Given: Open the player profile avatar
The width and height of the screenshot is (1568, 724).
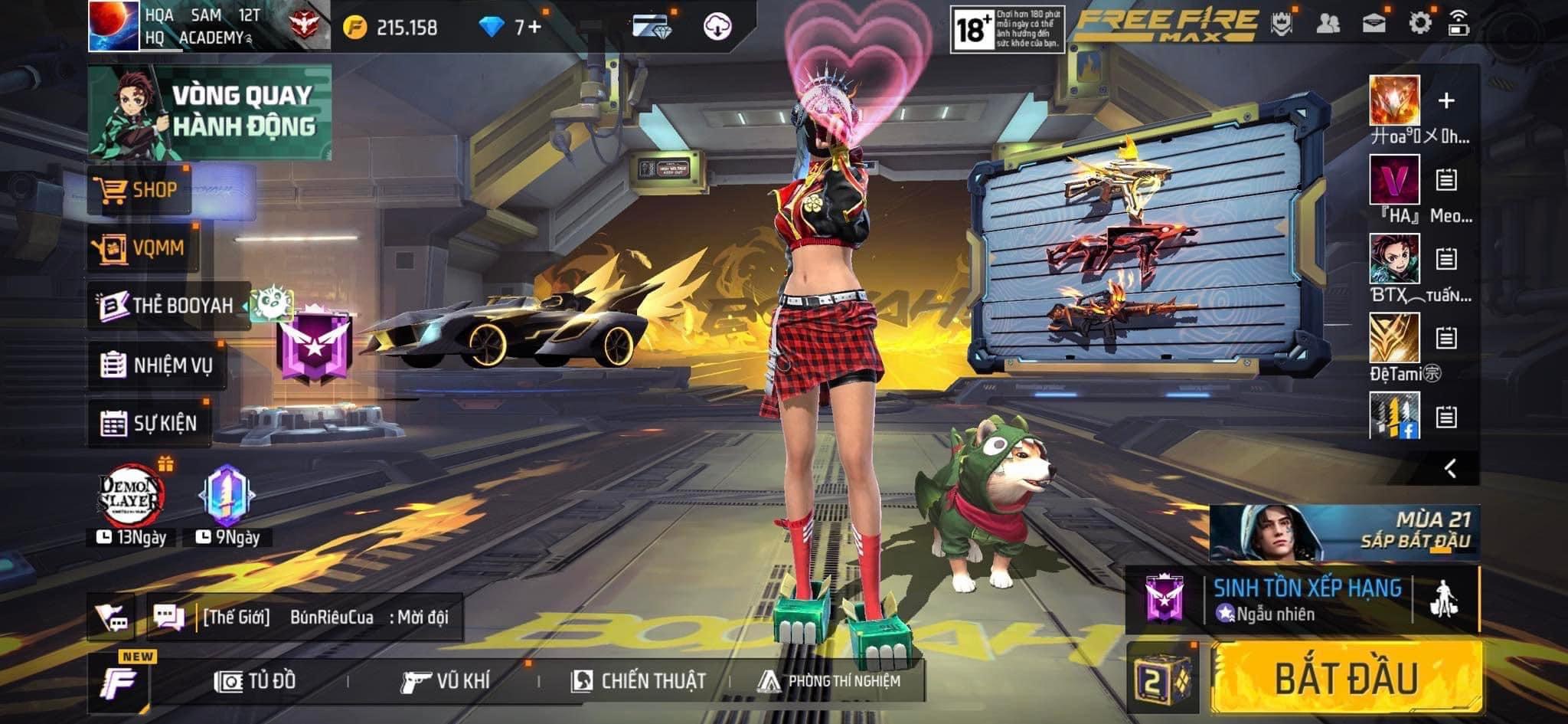Looking at the screenshot, I should (x=113, y=26).
